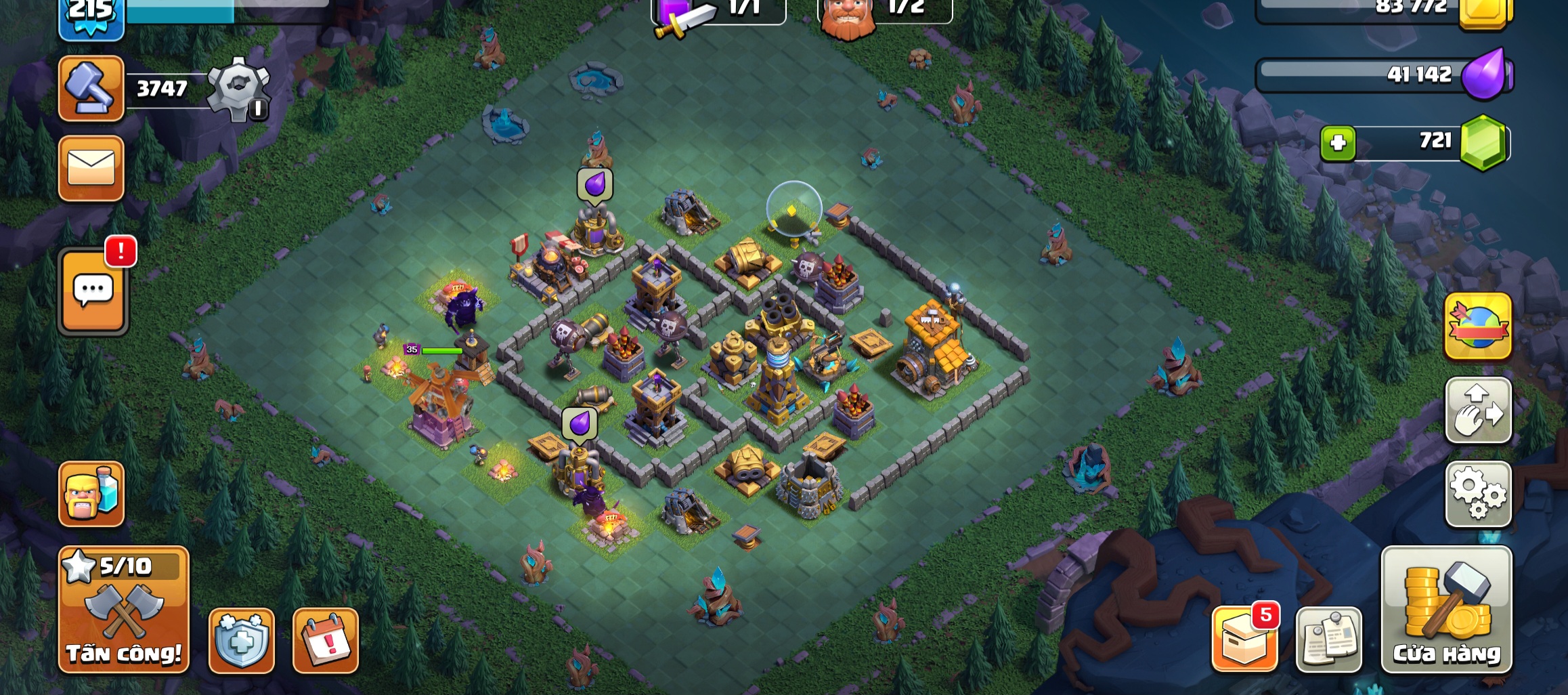
Task: Open the mail envelope inbox
Action: 91,168
